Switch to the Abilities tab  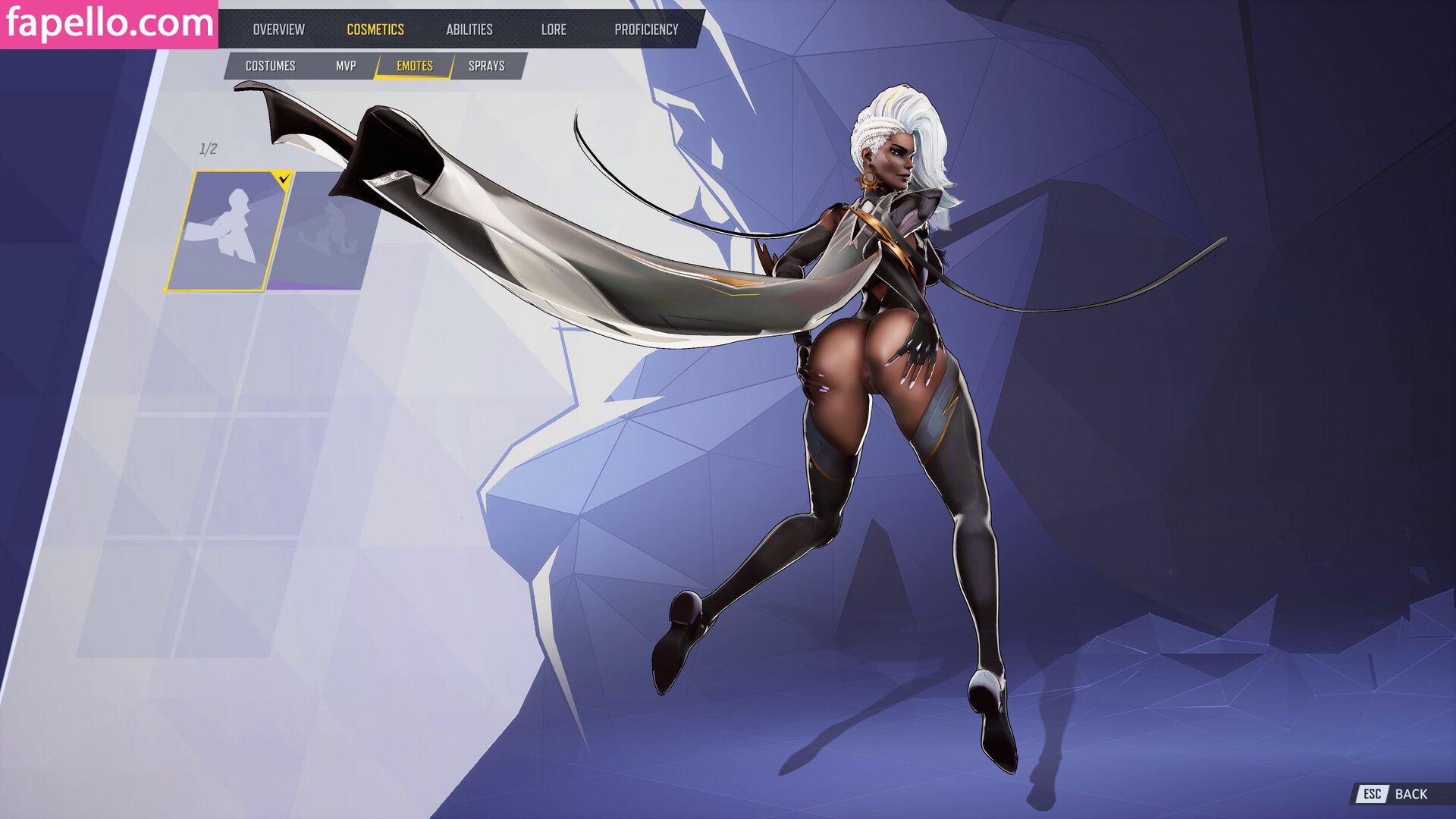469,30
